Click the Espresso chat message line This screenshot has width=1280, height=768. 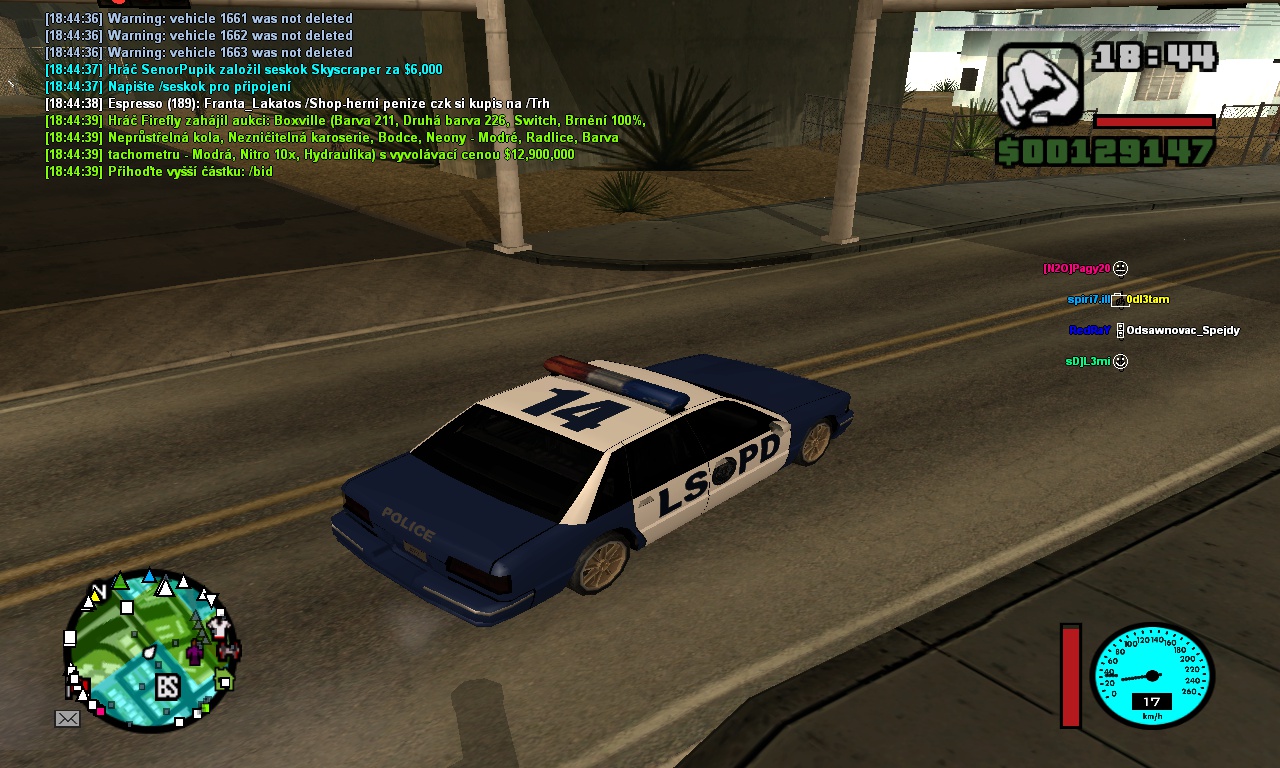coord(297,103)
